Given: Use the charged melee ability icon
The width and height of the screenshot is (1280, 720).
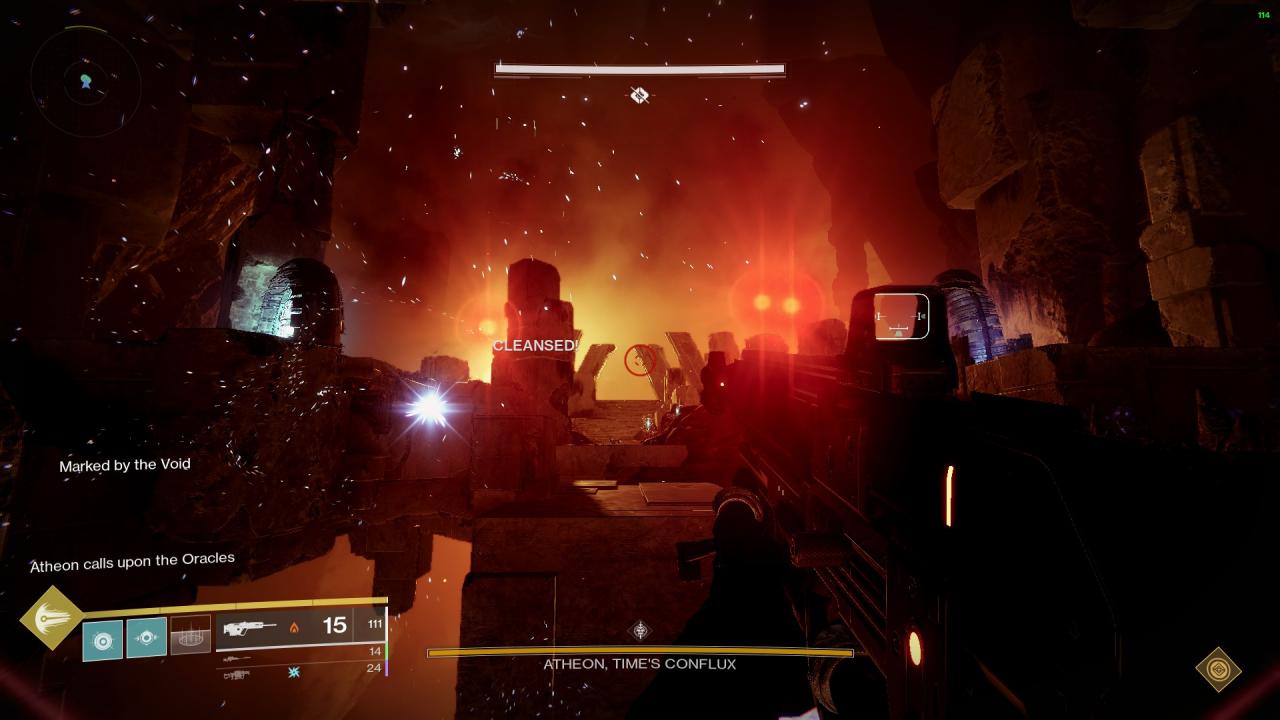Looking at the screenshot, I should pyautogui.click(x=146, y=637).
